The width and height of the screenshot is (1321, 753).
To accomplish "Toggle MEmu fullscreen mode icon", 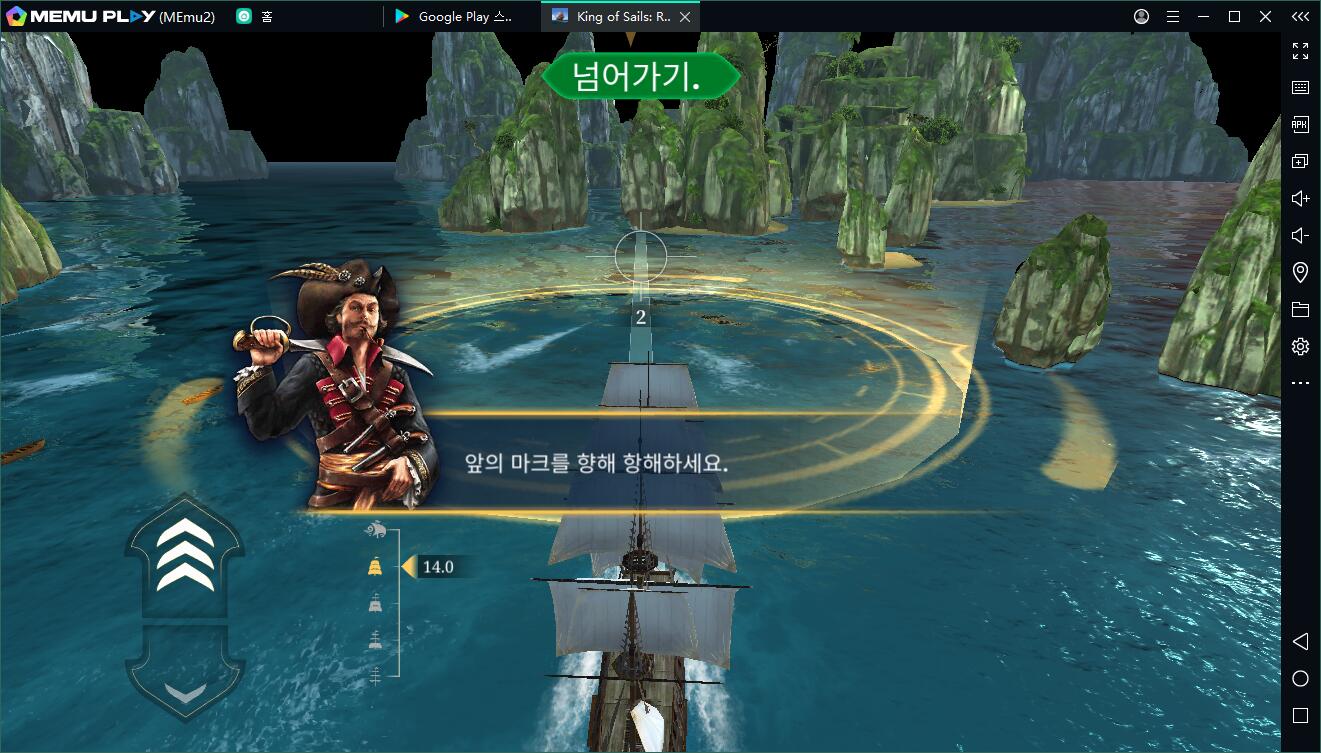I will click(x=1300, y=50).
